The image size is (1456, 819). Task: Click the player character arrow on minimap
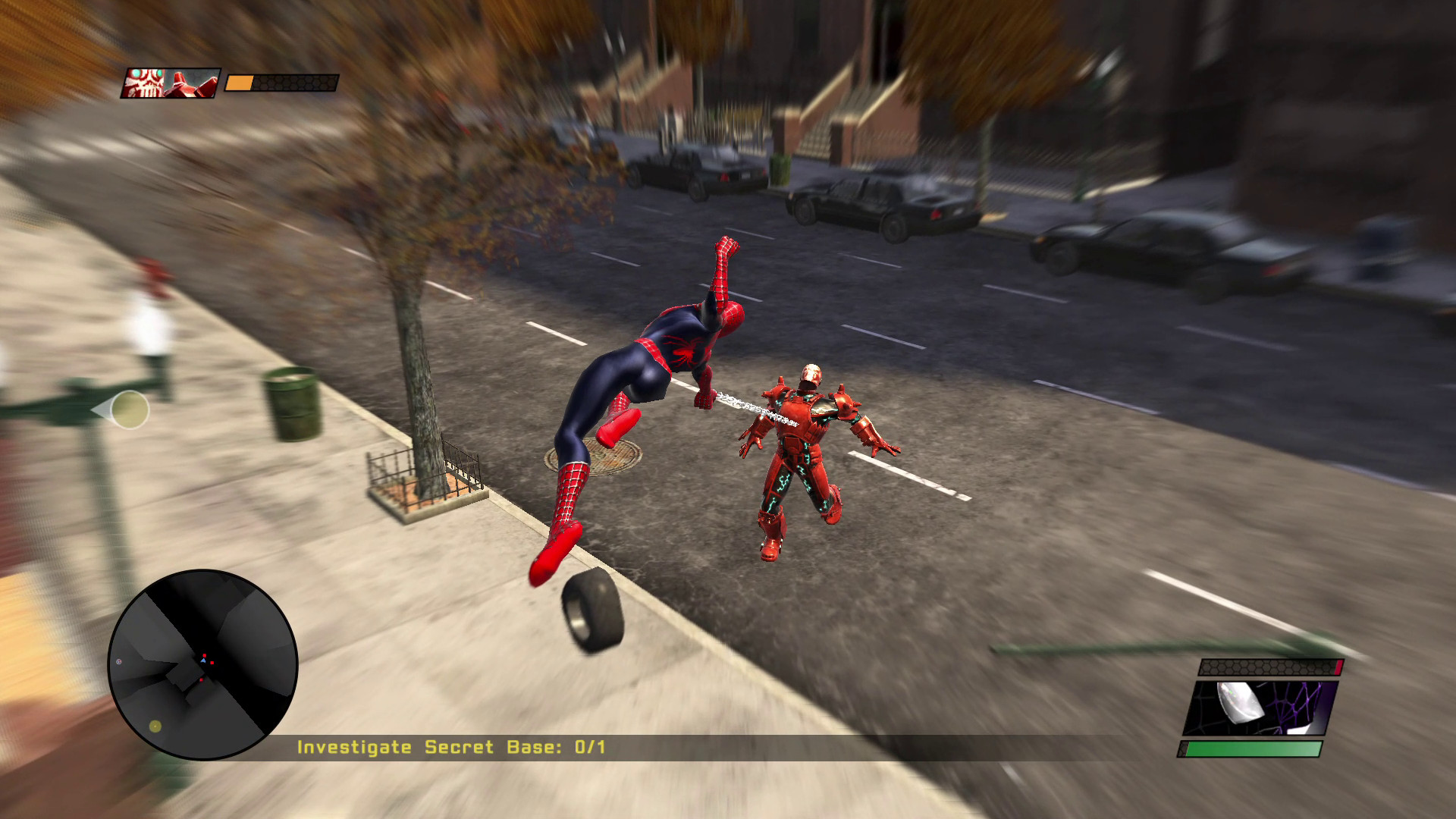pyautogui.click(x=204, y=661)
